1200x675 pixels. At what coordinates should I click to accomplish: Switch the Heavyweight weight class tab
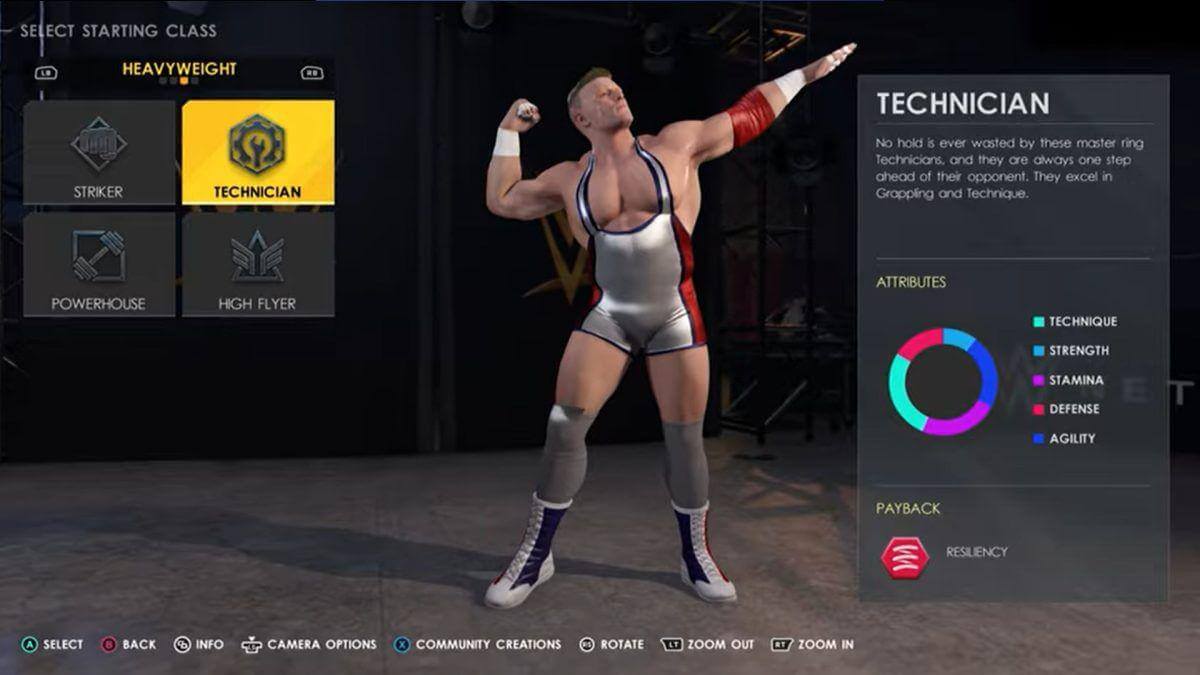tap(179, 70)
